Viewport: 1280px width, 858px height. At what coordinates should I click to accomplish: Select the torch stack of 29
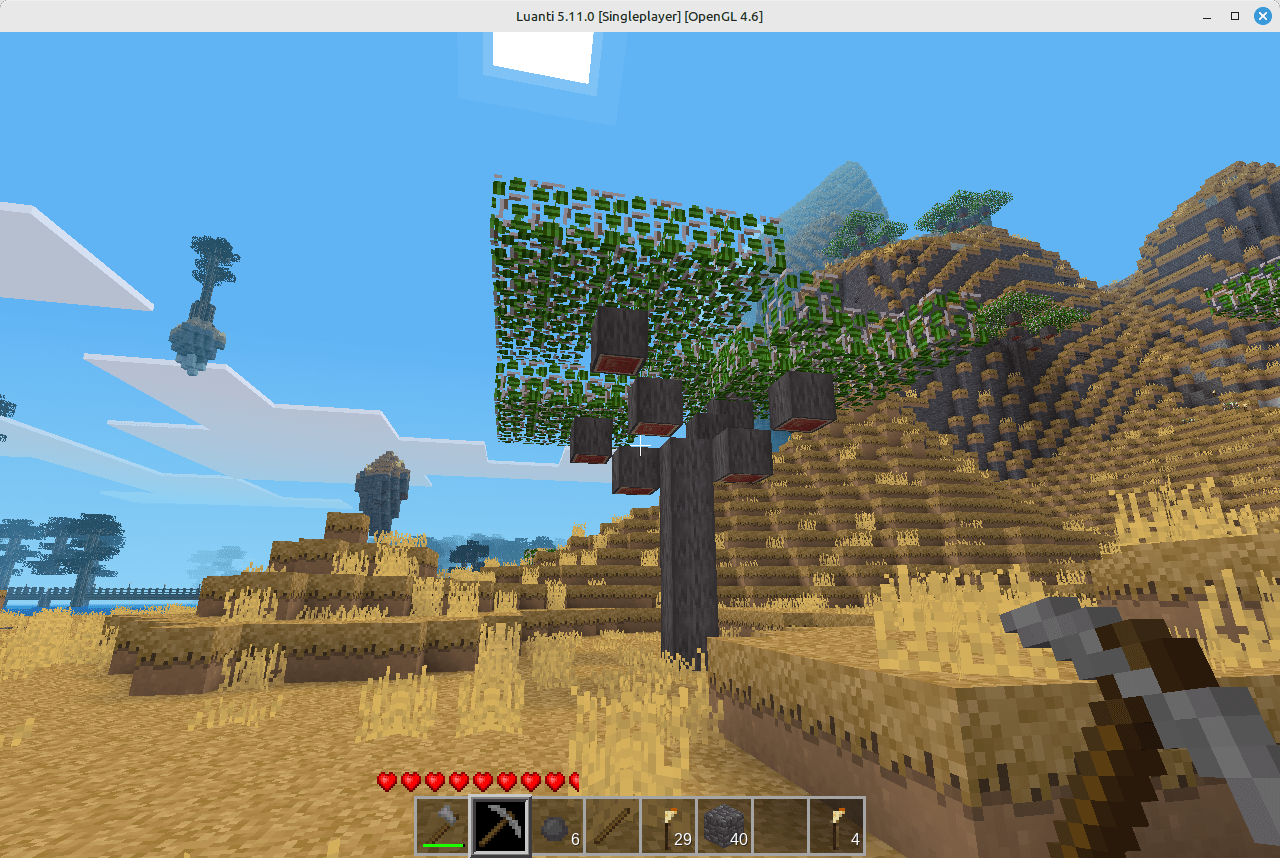point(666,823)
